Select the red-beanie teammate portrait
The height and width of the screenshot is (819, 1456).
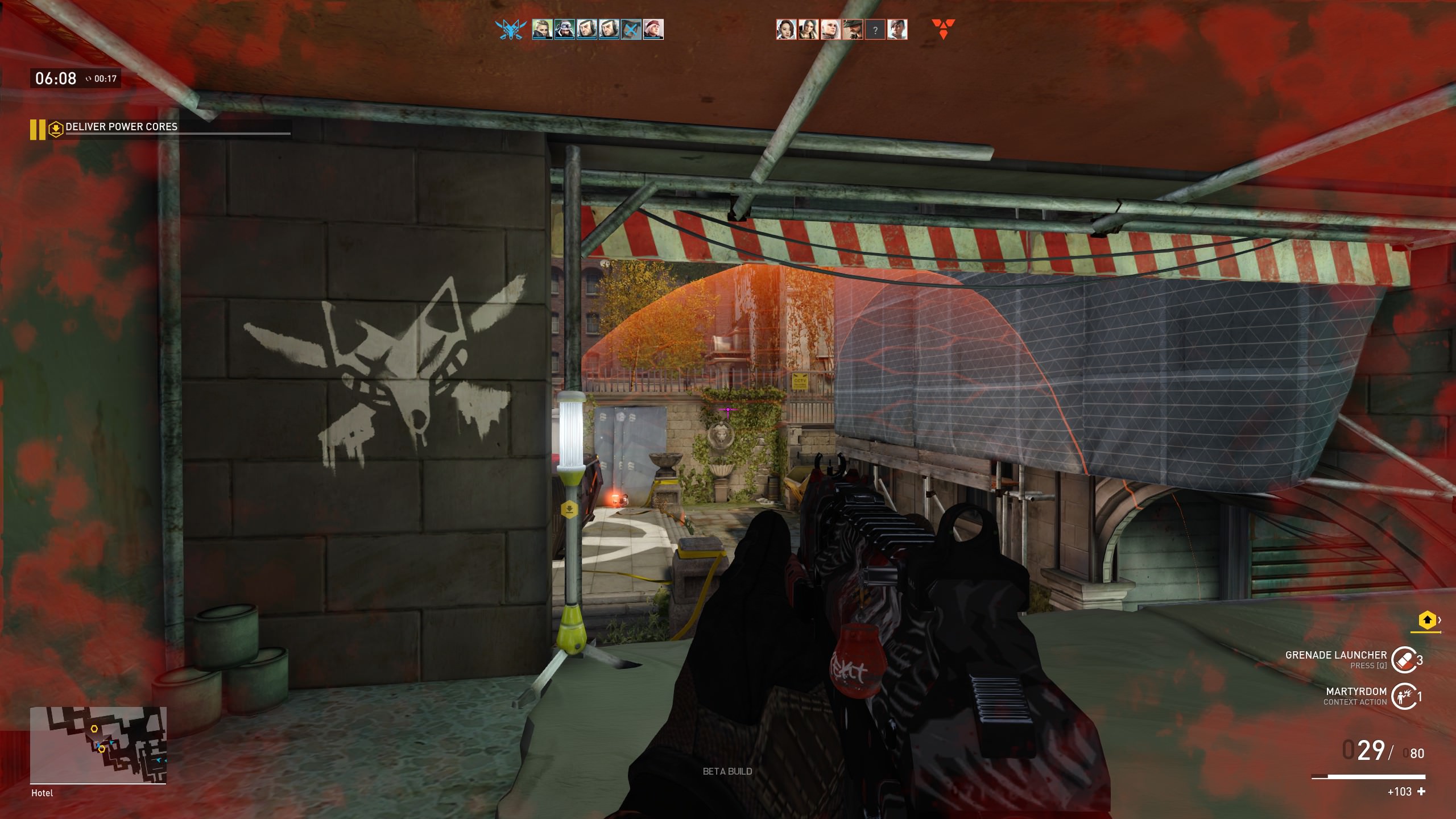click(x=653, y=30)
